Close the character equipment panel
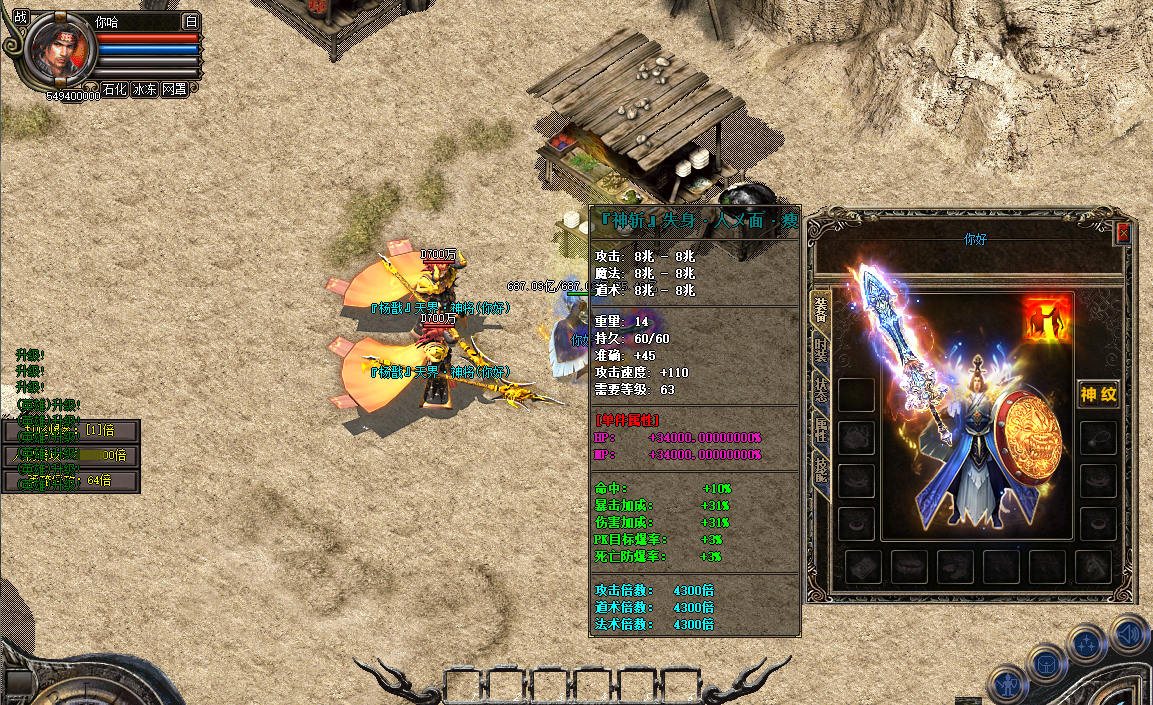The height and width of the screenshot is (705, 1153). point(1123,233)
